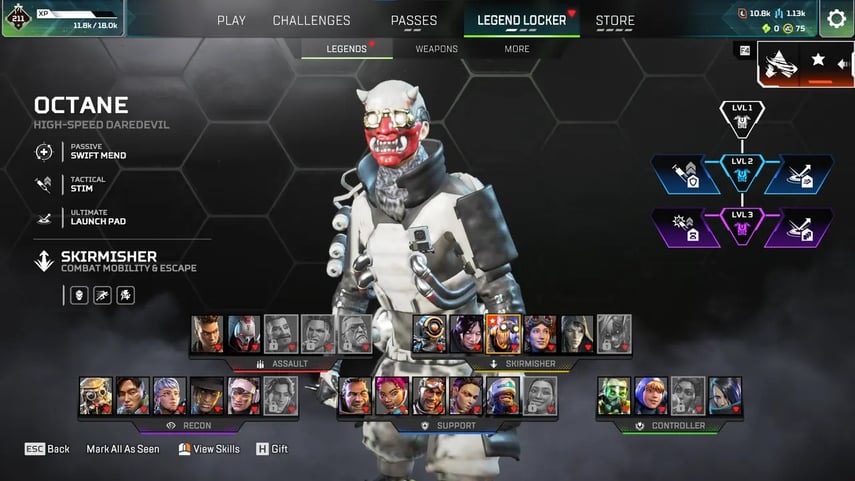Select the LVL 3 upgrade node
Viewport: 855px width, 481px height.
[742, 227]
